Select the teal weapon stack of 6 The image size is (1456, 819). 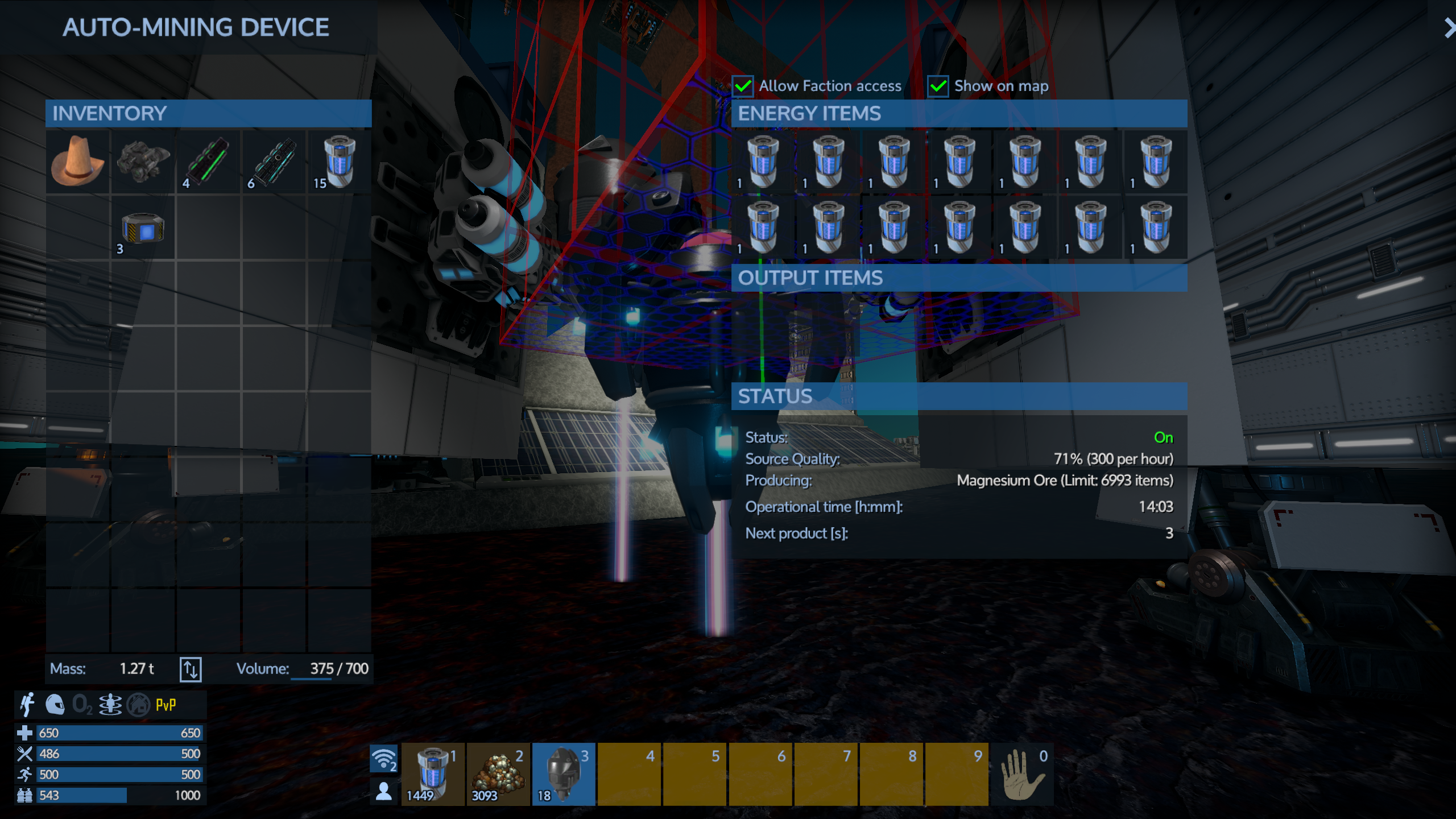274,162
